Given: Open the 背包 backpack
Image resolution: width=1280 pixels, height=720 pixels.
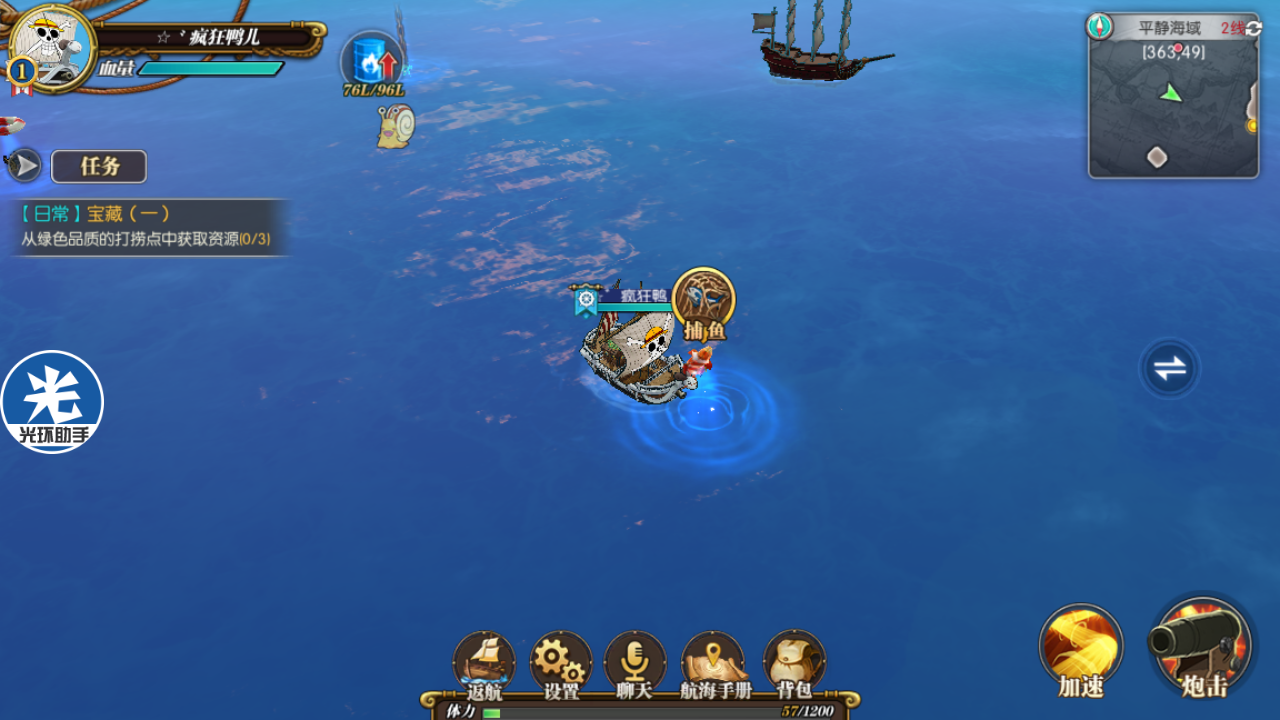Looking at the screenshot, I should point(794,664).
